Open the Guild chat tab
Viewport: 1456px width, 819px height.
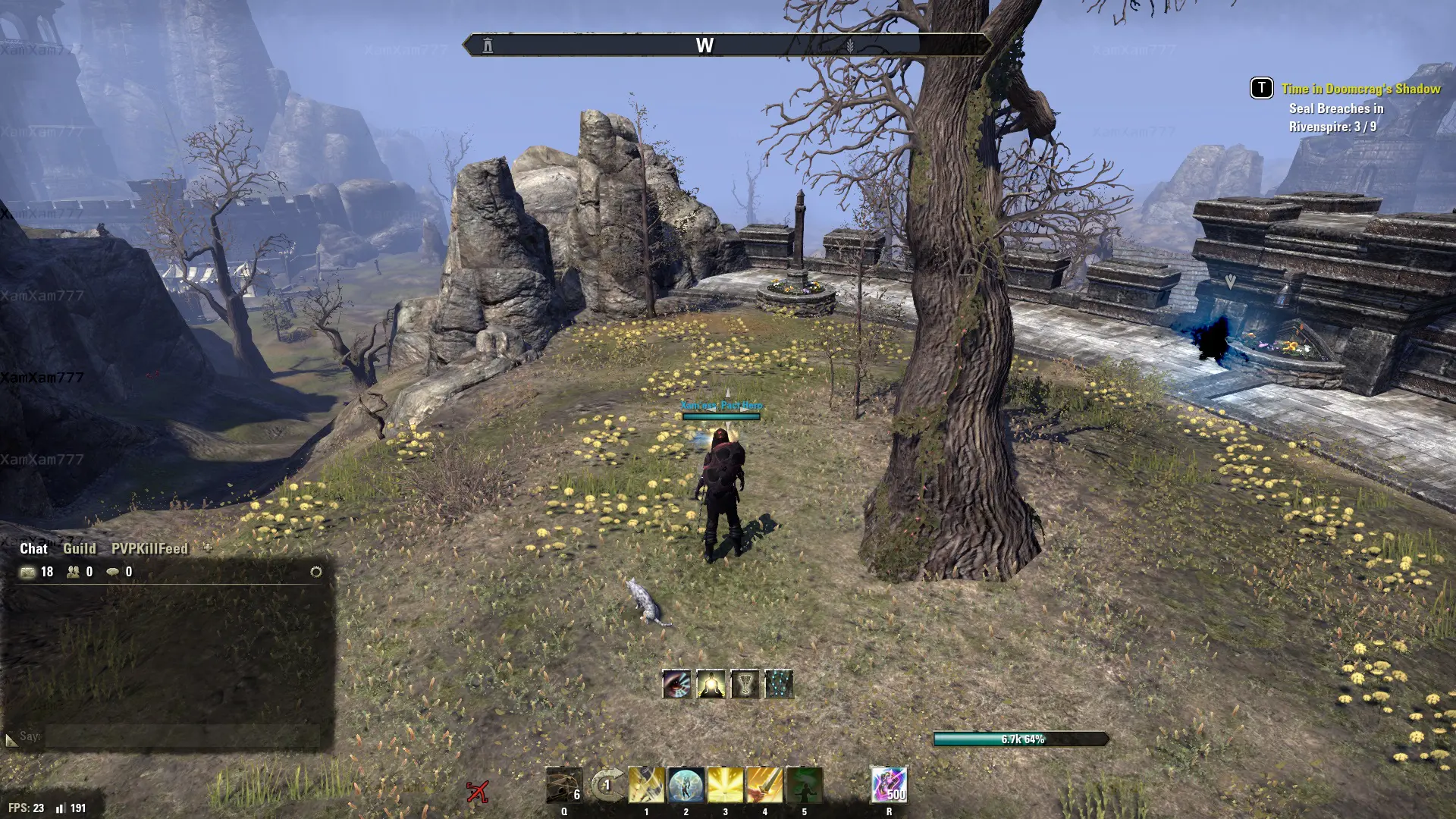79,548
